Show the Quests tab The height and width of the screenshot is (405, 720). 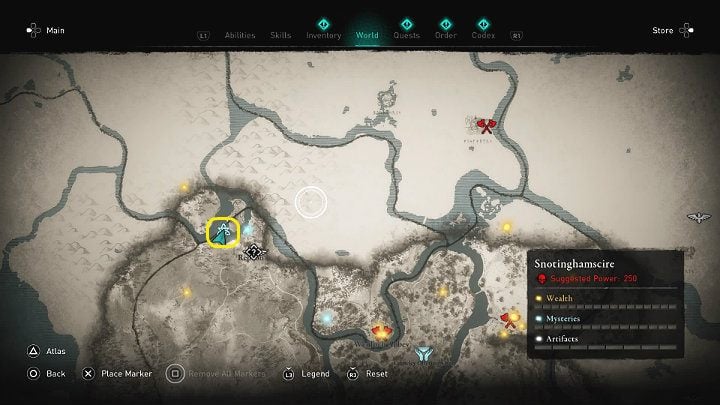(406, 36)
